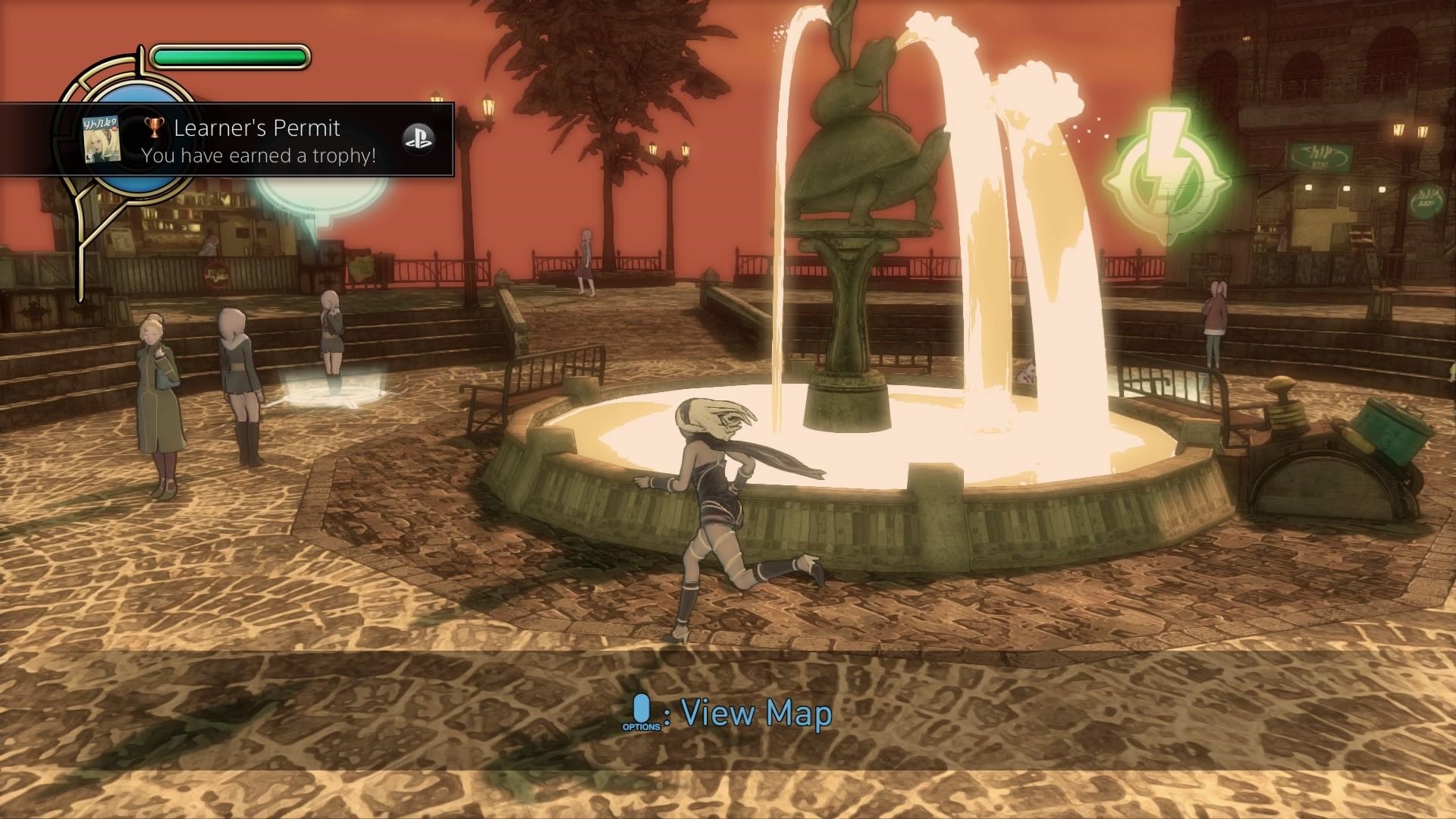1456x819 pixels.
Task: Click the game box art thumbnail in the popup
Action: pyautogui.click(x=103, y=140)
